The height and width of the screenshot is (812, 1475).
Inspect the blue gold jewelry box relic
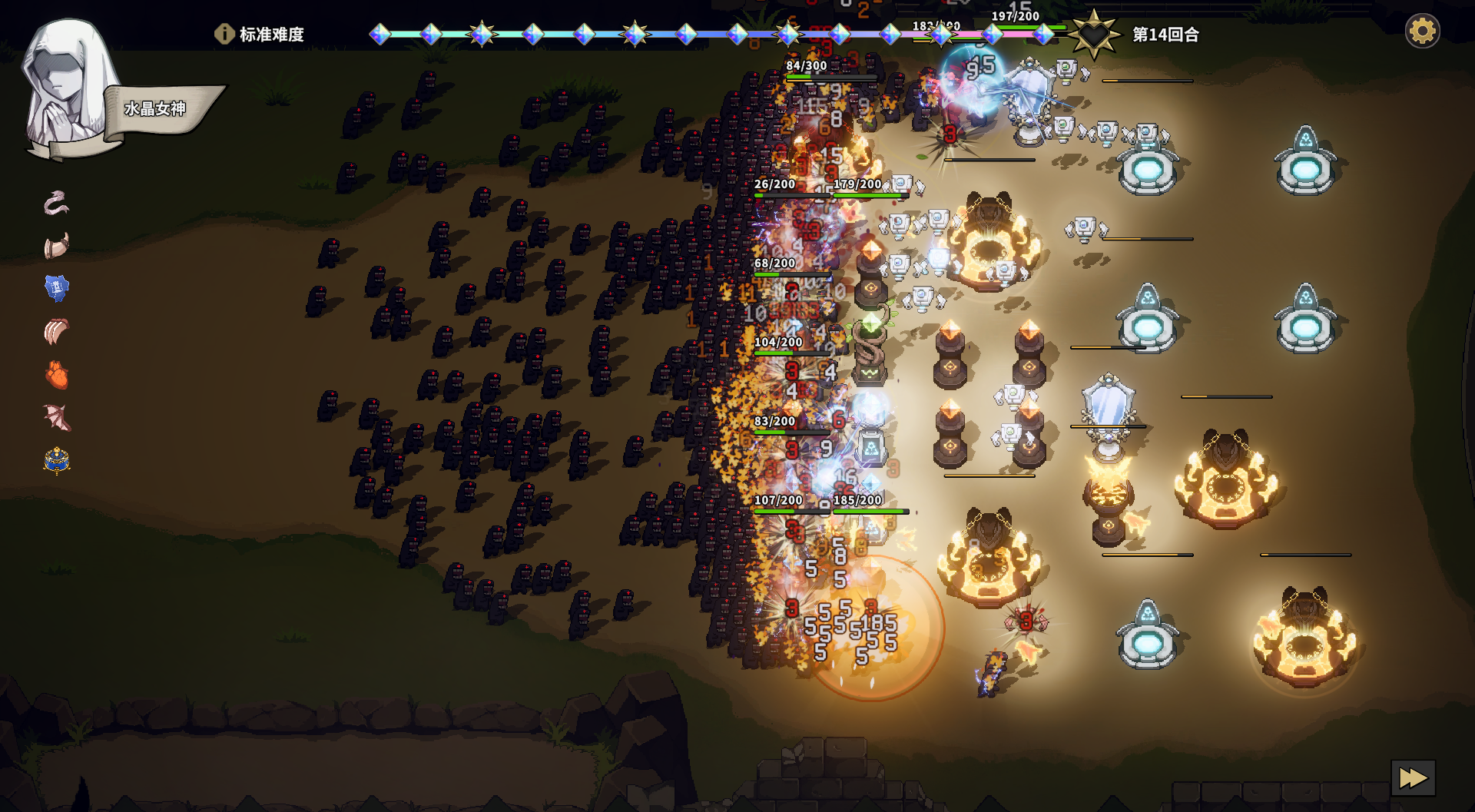tap(57, 461)
